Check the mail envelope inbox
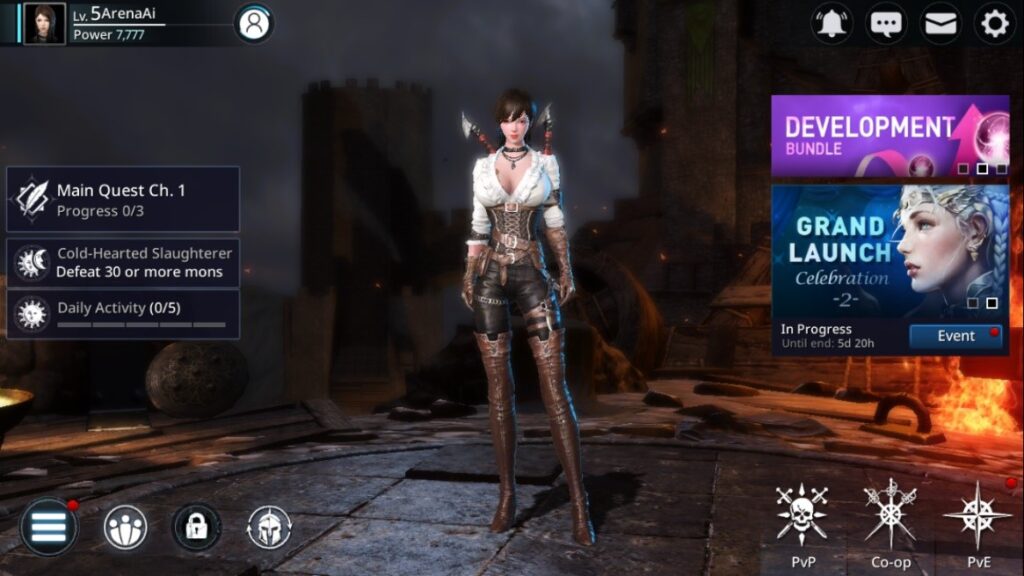1024x576 pixels. [x=940, y=24]
